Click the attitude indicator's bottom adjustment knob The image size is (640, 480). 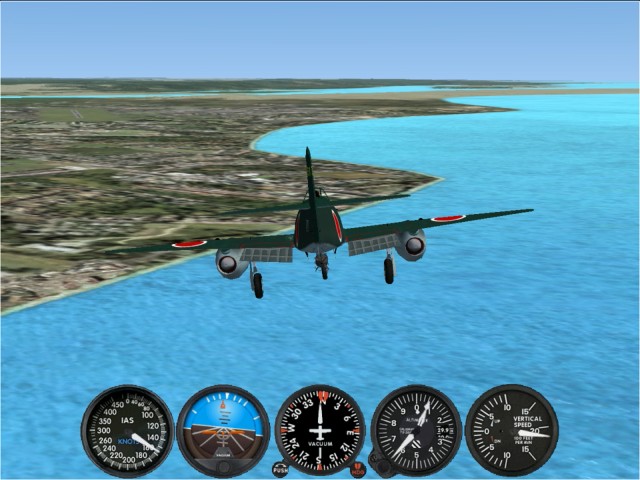click(223, 466)
